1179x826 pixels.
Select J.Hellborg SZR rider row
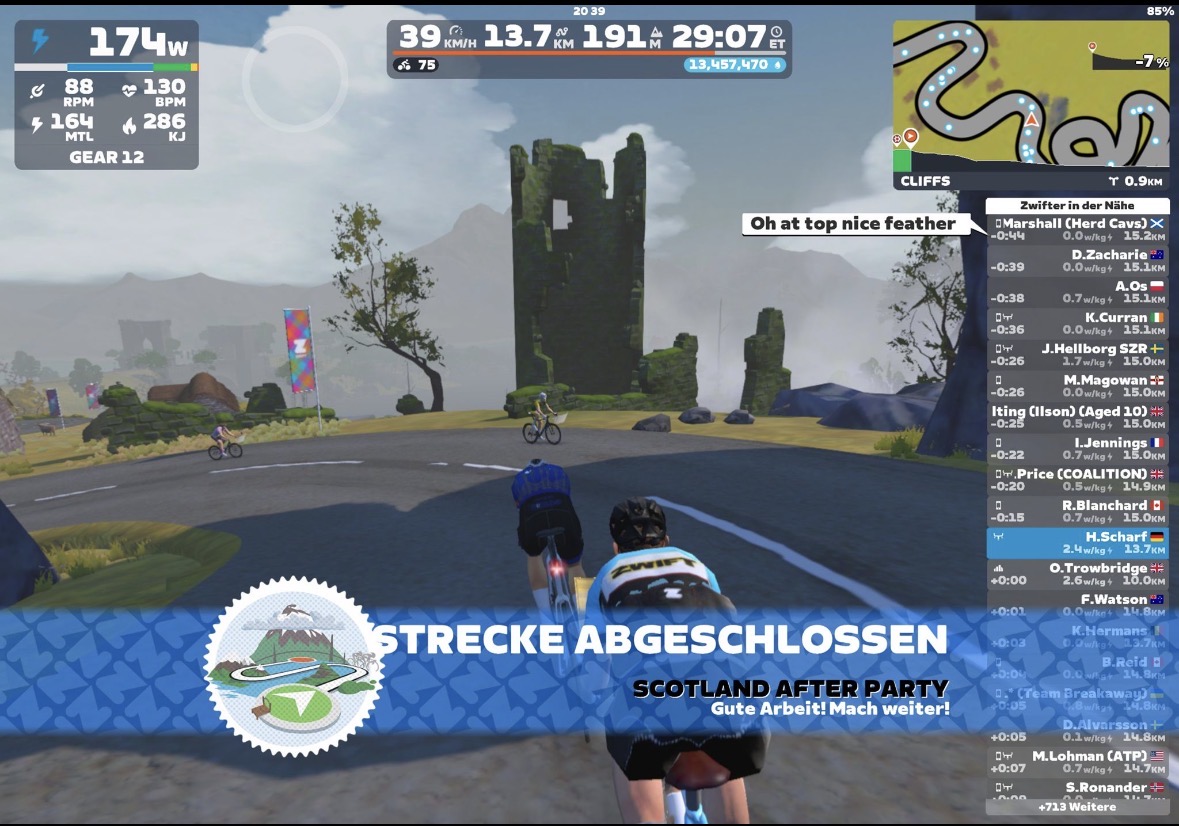[1077, 354]
